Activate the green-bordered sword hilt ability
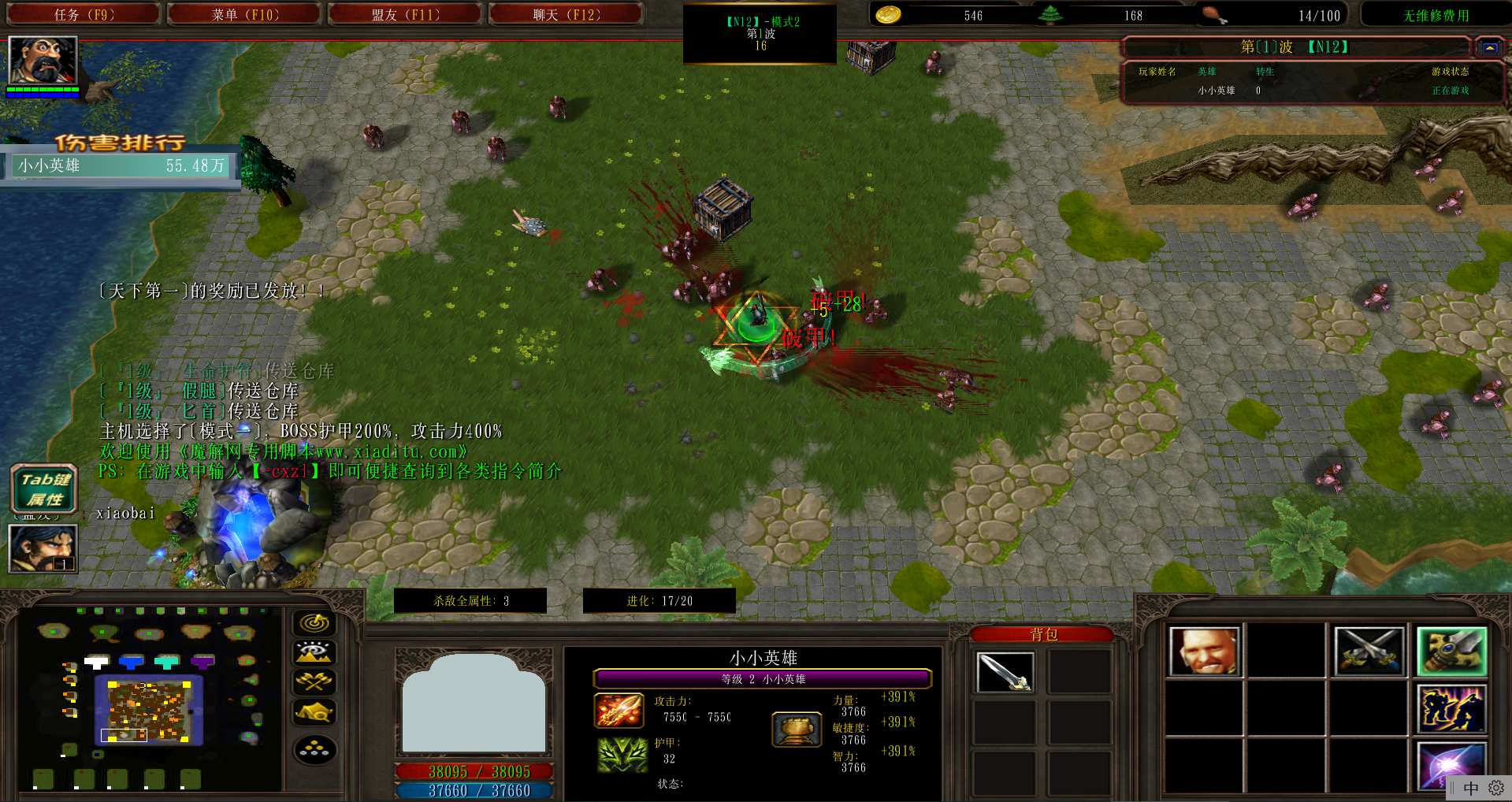The image size is (1512, 802). [1451, 652]
